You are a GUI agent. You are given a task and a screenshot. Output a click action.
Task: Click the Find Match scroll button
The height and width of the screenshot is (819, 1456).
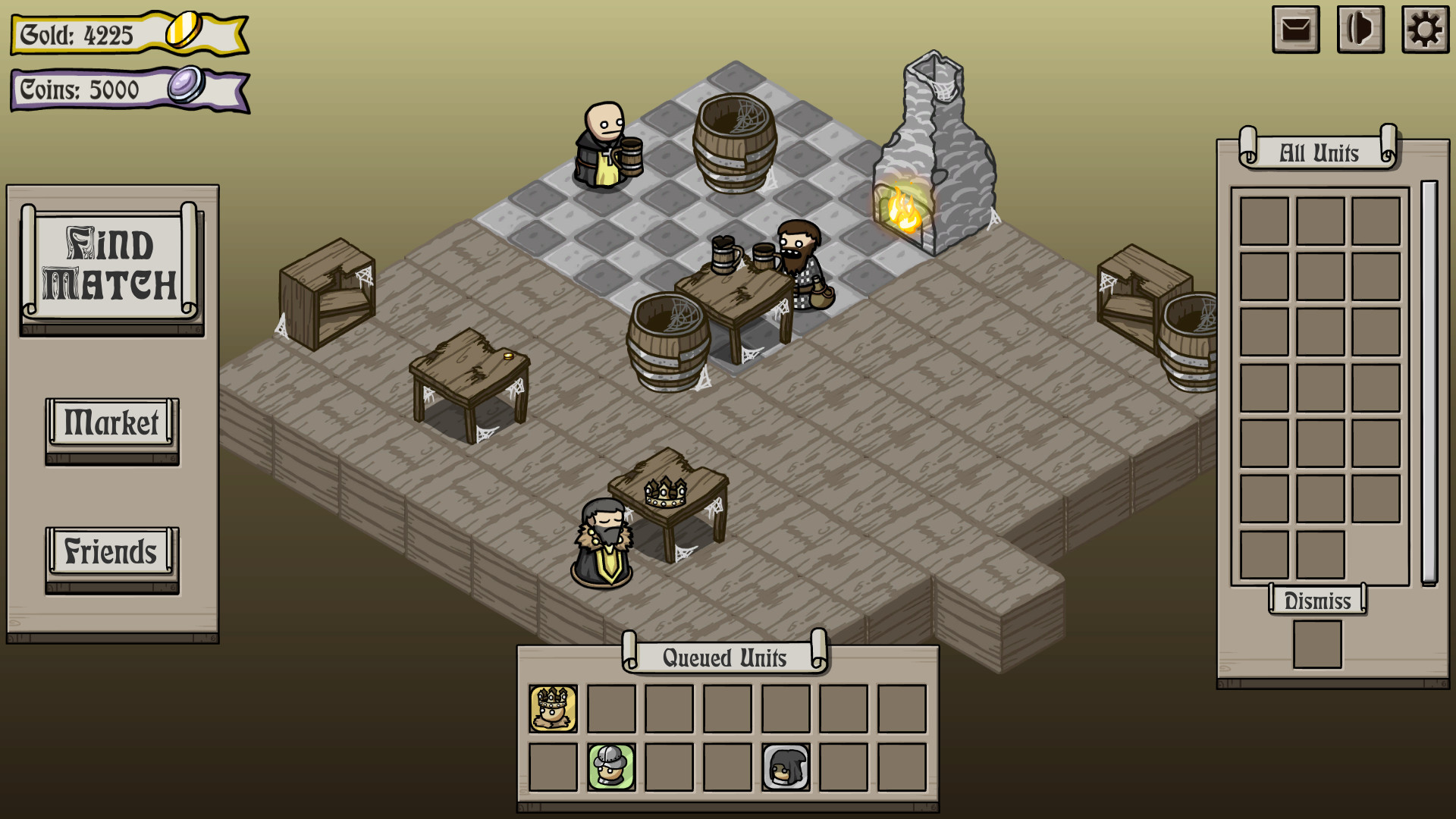[x=112, y=262]
